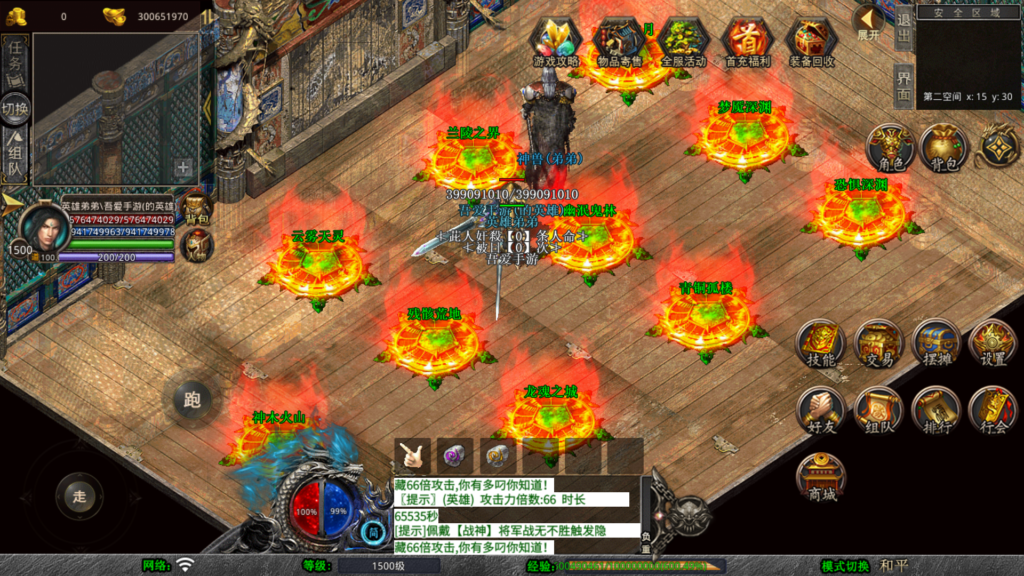Screen dimensions: 1024x576
Task: Open the 角色 character sheet
Action: tap(890, 147)
